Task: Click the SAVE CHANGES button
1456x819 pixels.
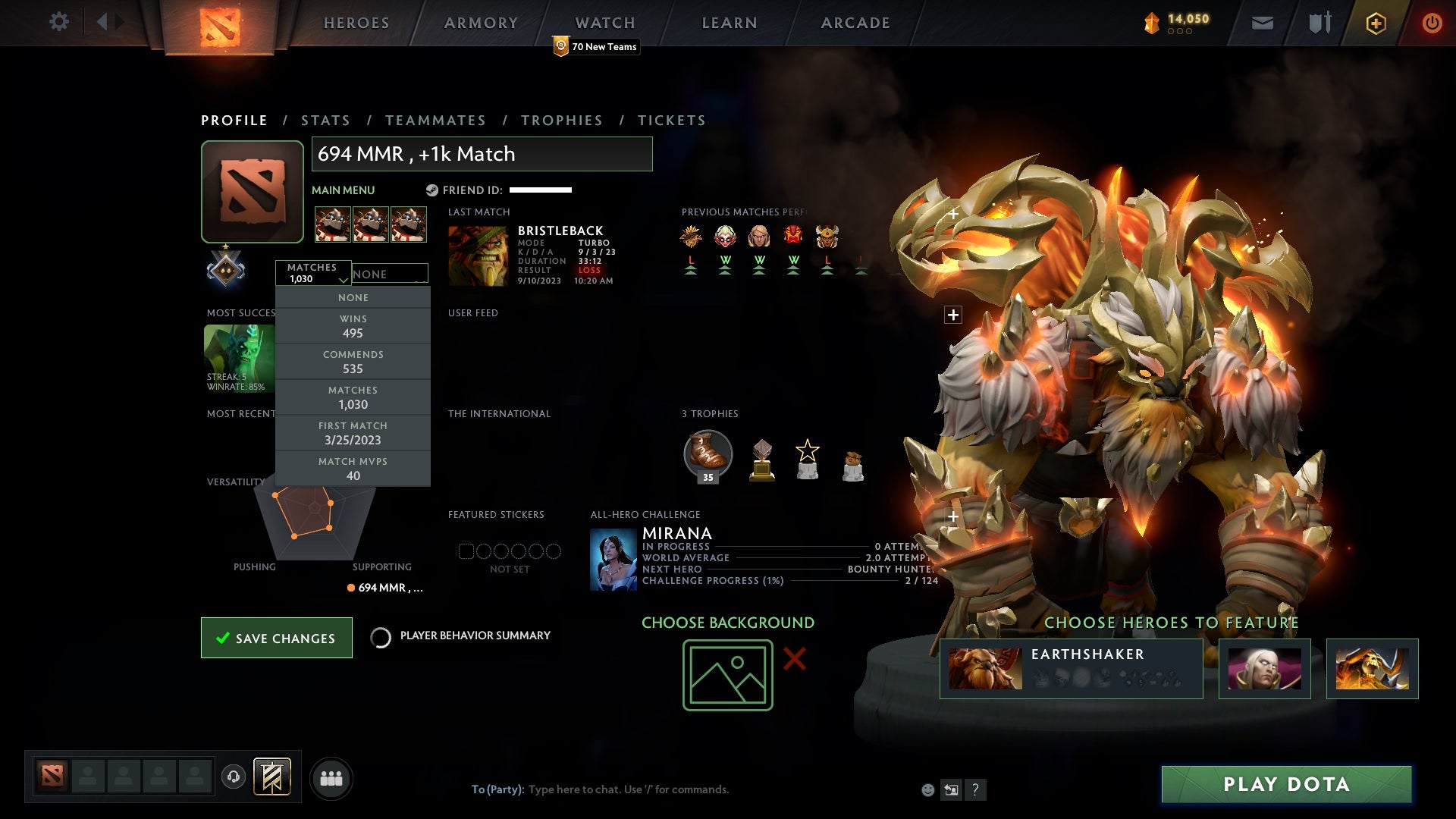Action: tap(276, 638)
